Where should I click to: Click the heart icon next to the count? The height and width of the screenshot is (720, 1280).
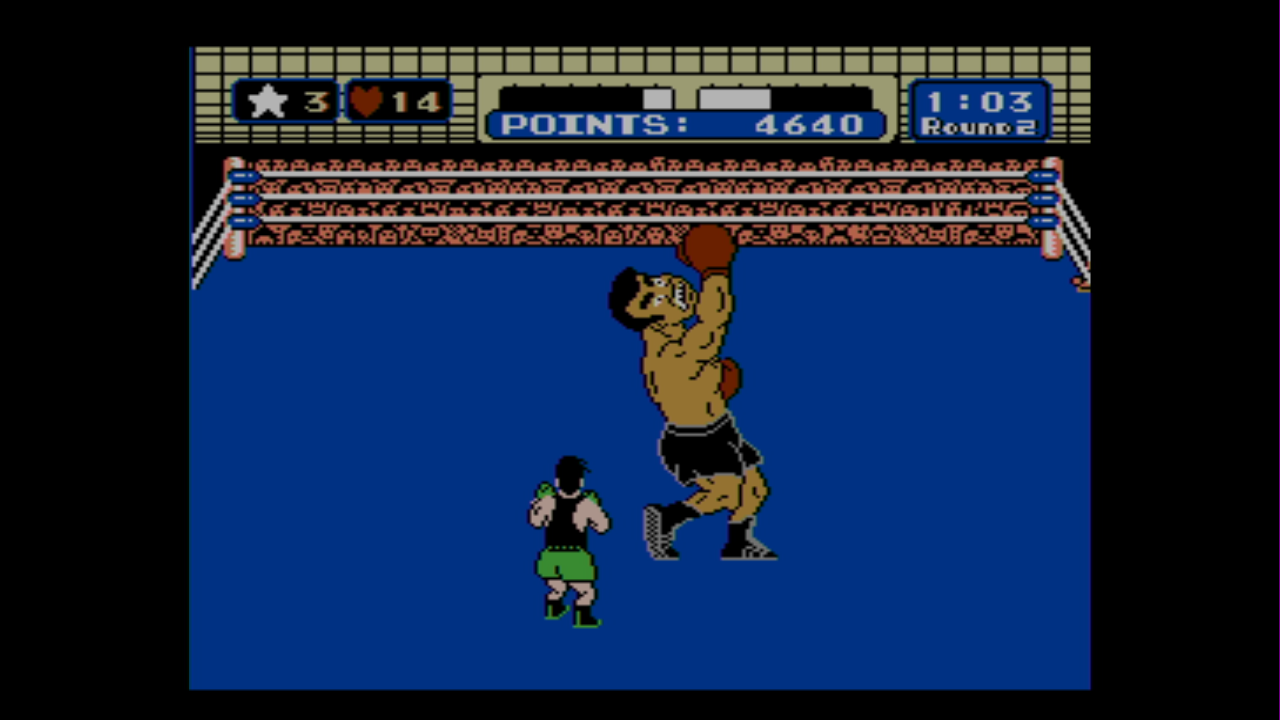(367, 100)
